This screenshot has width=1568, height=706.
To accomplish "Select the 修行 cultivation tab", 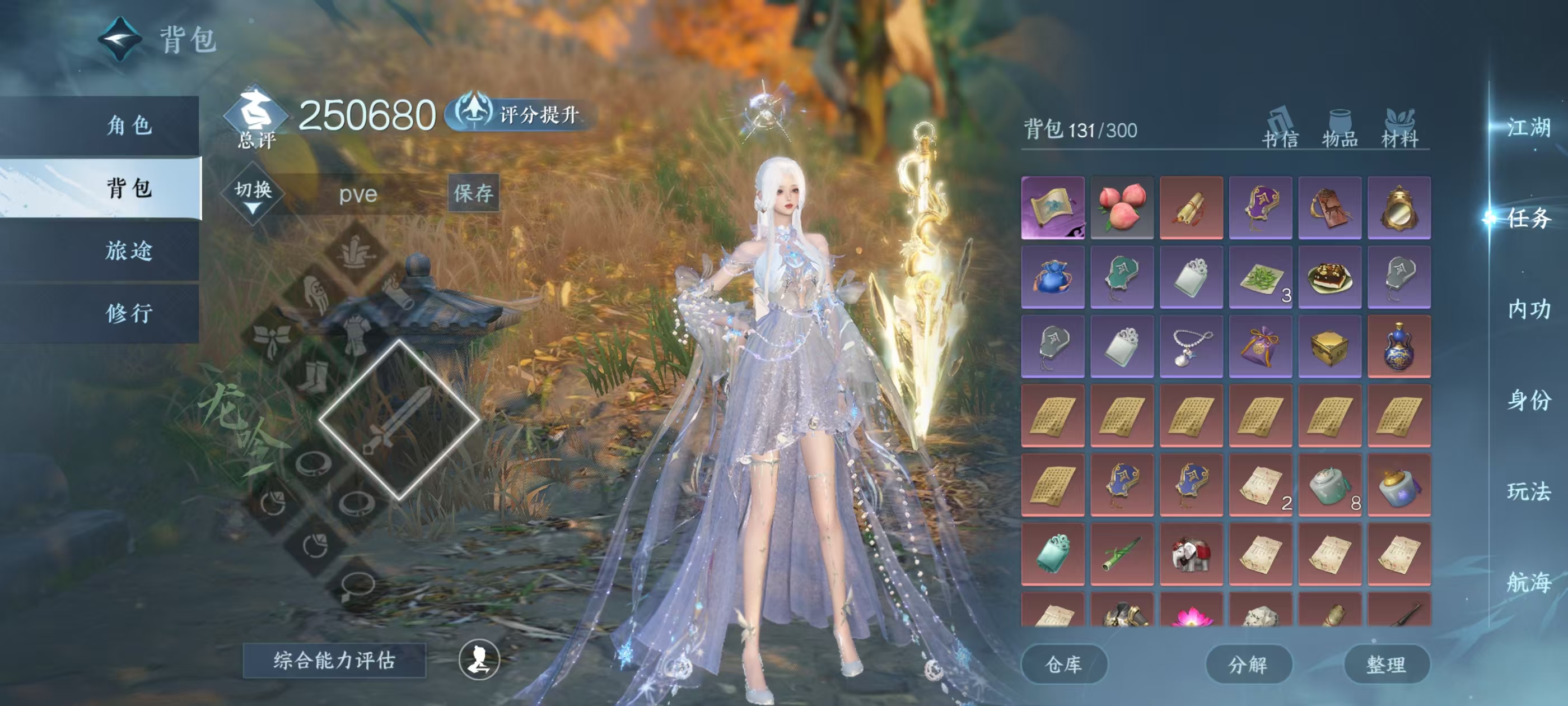I will coord(128,313).
